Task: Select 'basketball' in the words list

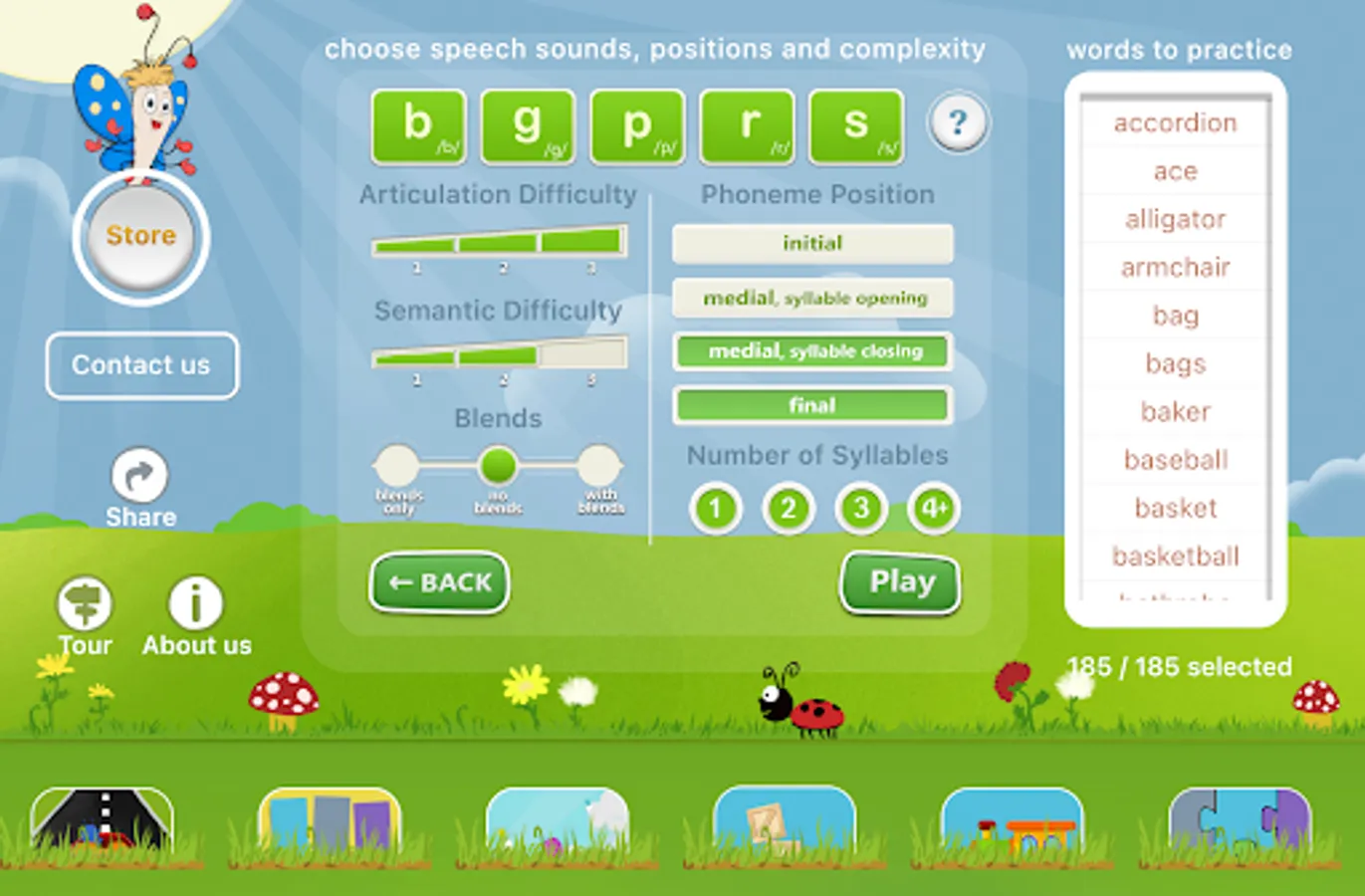Action: point(1175,557)
